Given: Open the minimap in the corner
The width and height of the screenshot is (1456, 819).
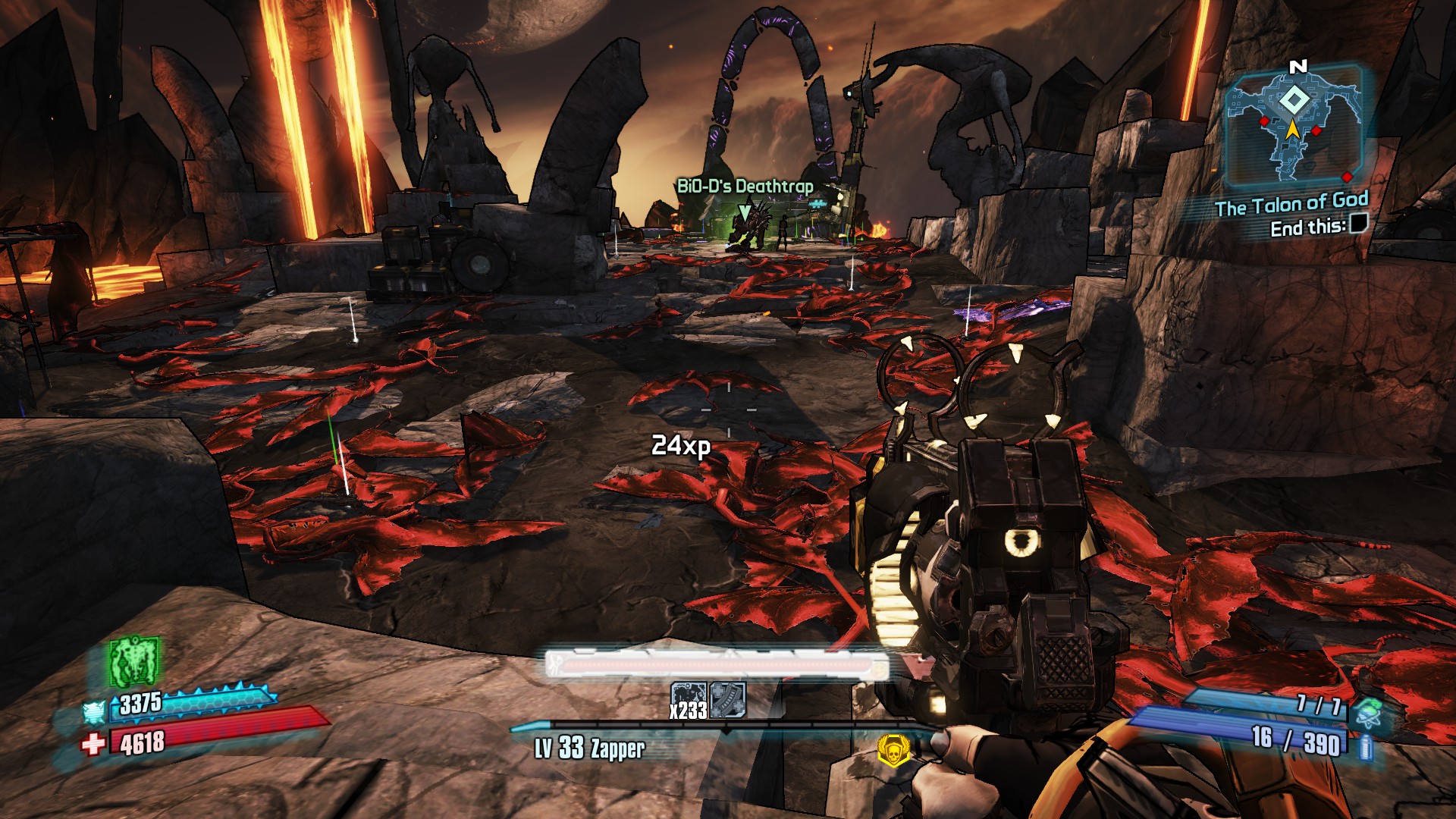Looking at the screenshot, I should pos(1294,126).
